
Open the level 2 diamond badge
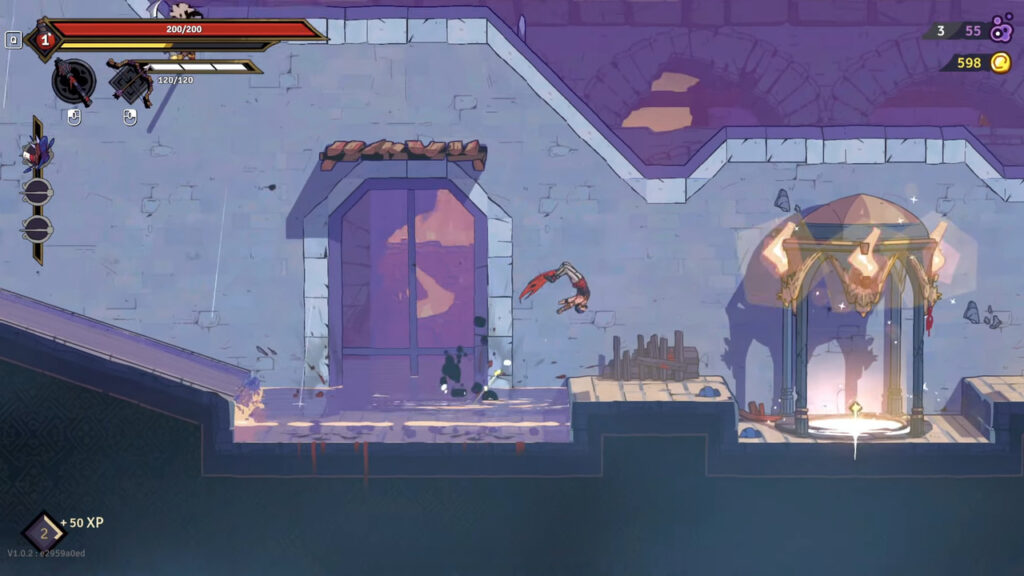(x=43, y=532)
